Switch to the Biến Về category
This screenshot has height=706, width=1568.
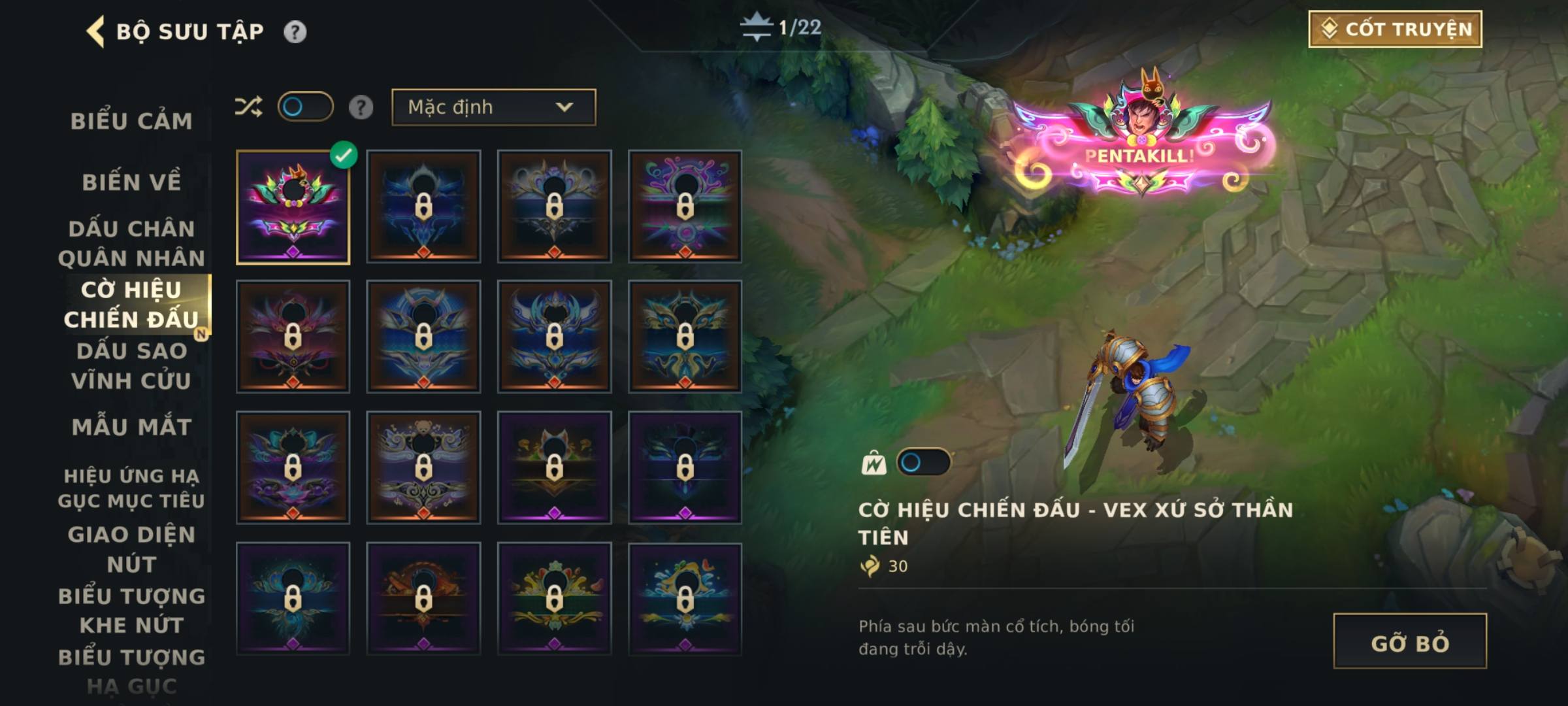[x=131, y=182]
